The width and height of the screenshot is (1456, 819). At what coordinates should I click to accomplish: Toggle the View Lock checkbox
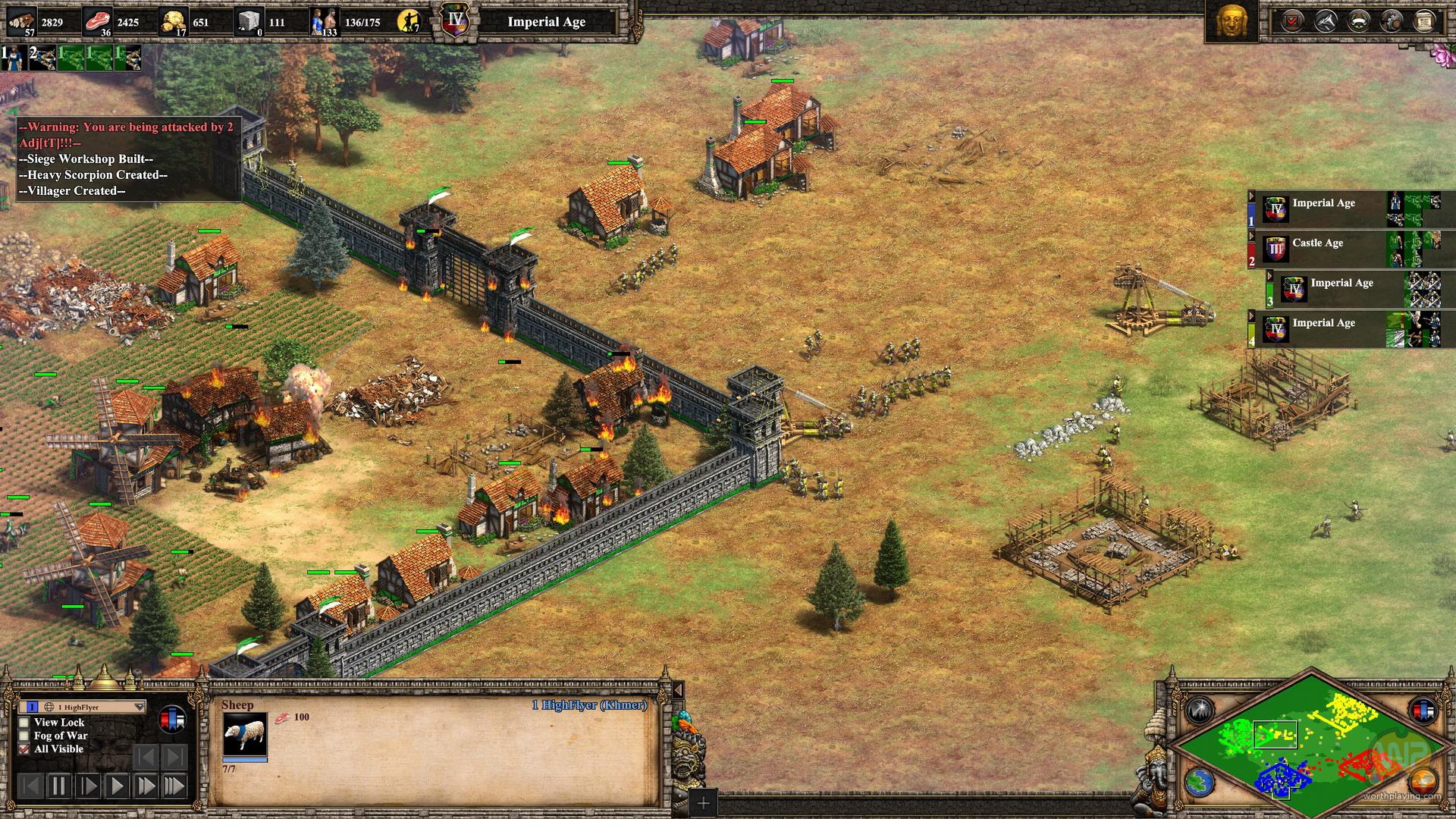click(x=24, y=723)
